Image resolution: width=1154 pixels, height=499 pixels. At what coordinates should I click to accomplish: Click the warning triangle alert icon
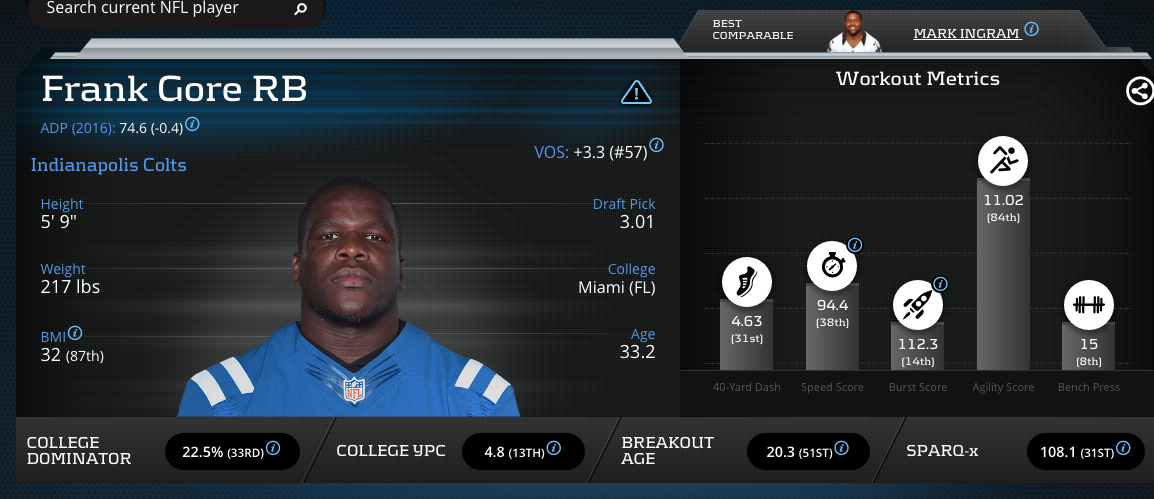pyautogui.click(x=636, y=93)
